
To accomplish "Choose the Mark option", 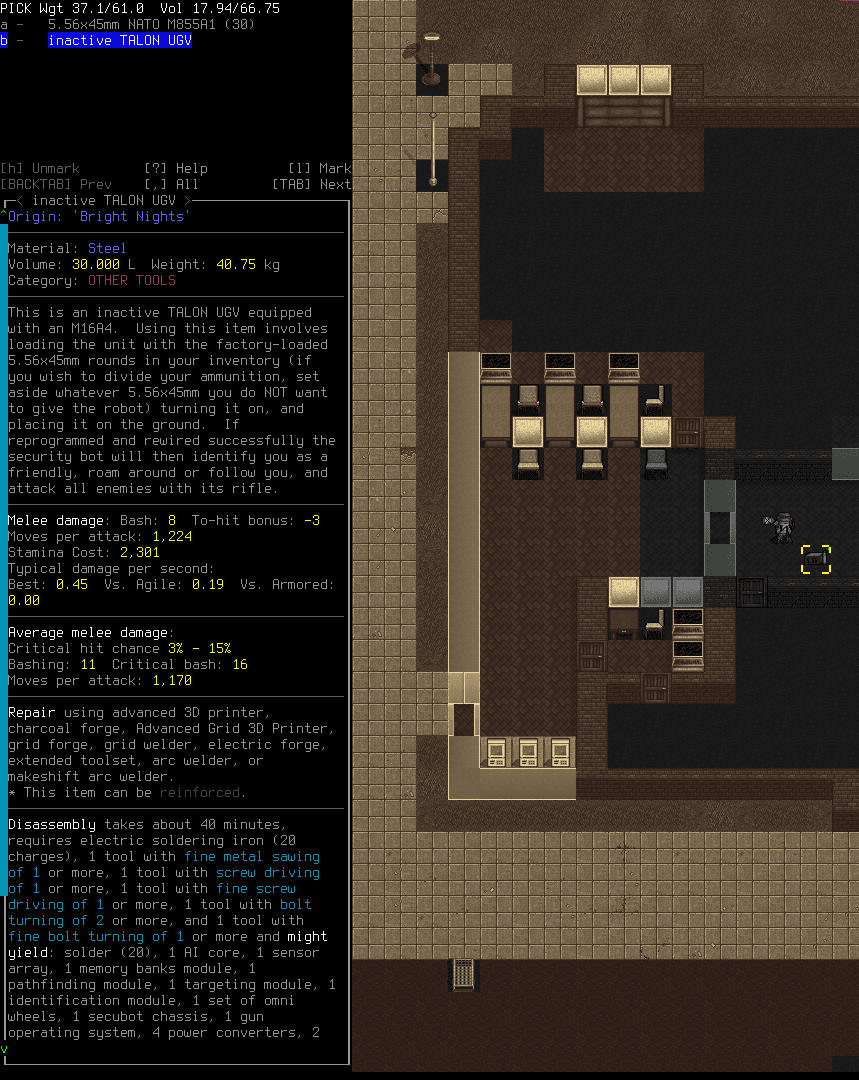I will pyautogui.click(x=319, y=168).
